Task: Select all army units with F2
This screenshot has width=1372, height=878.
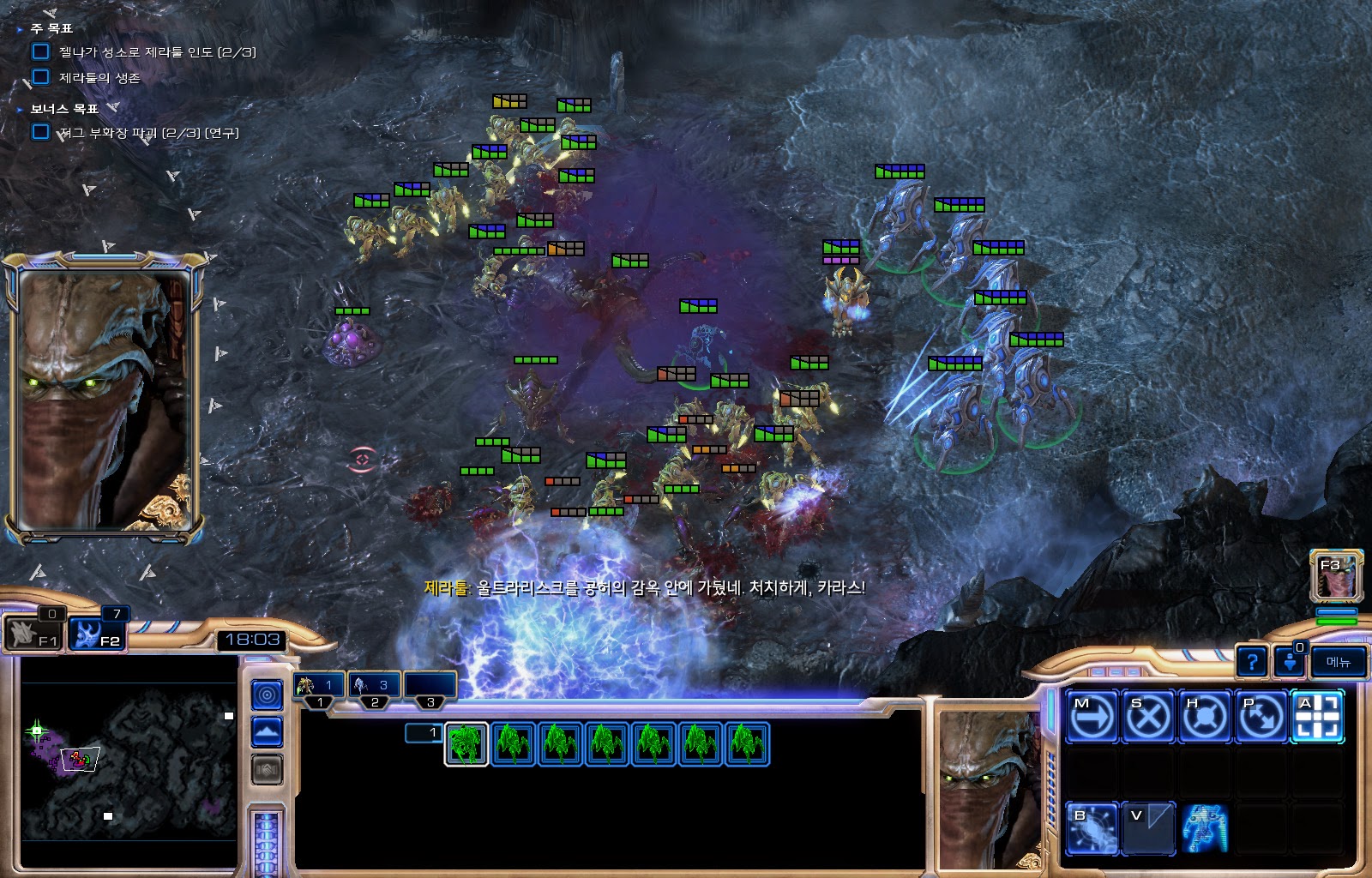Action: 98,634
